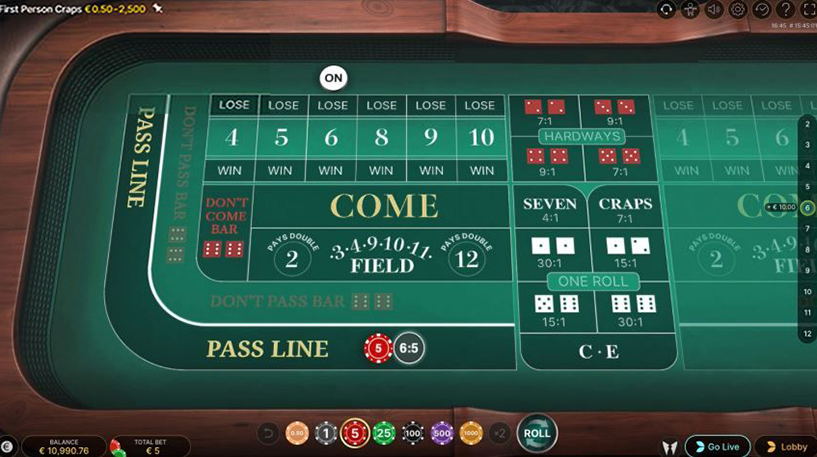Place a bet on SEVEN 4:1
This screenshot has height=457, width=817.
click(x=550, y=209)
